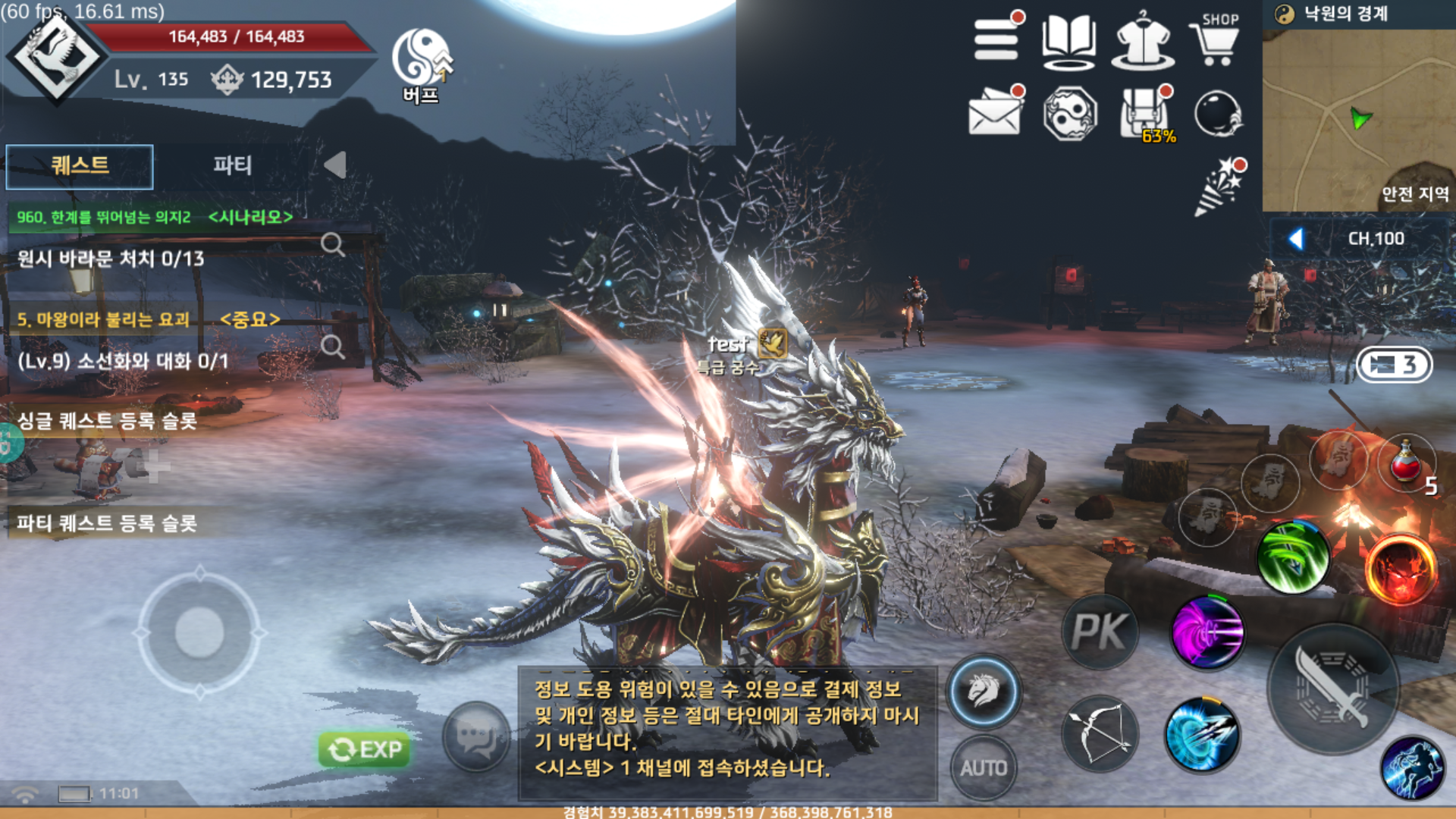Tap the red HP bar
This screenshot has width=1456, height=819.
click(235, 36)
